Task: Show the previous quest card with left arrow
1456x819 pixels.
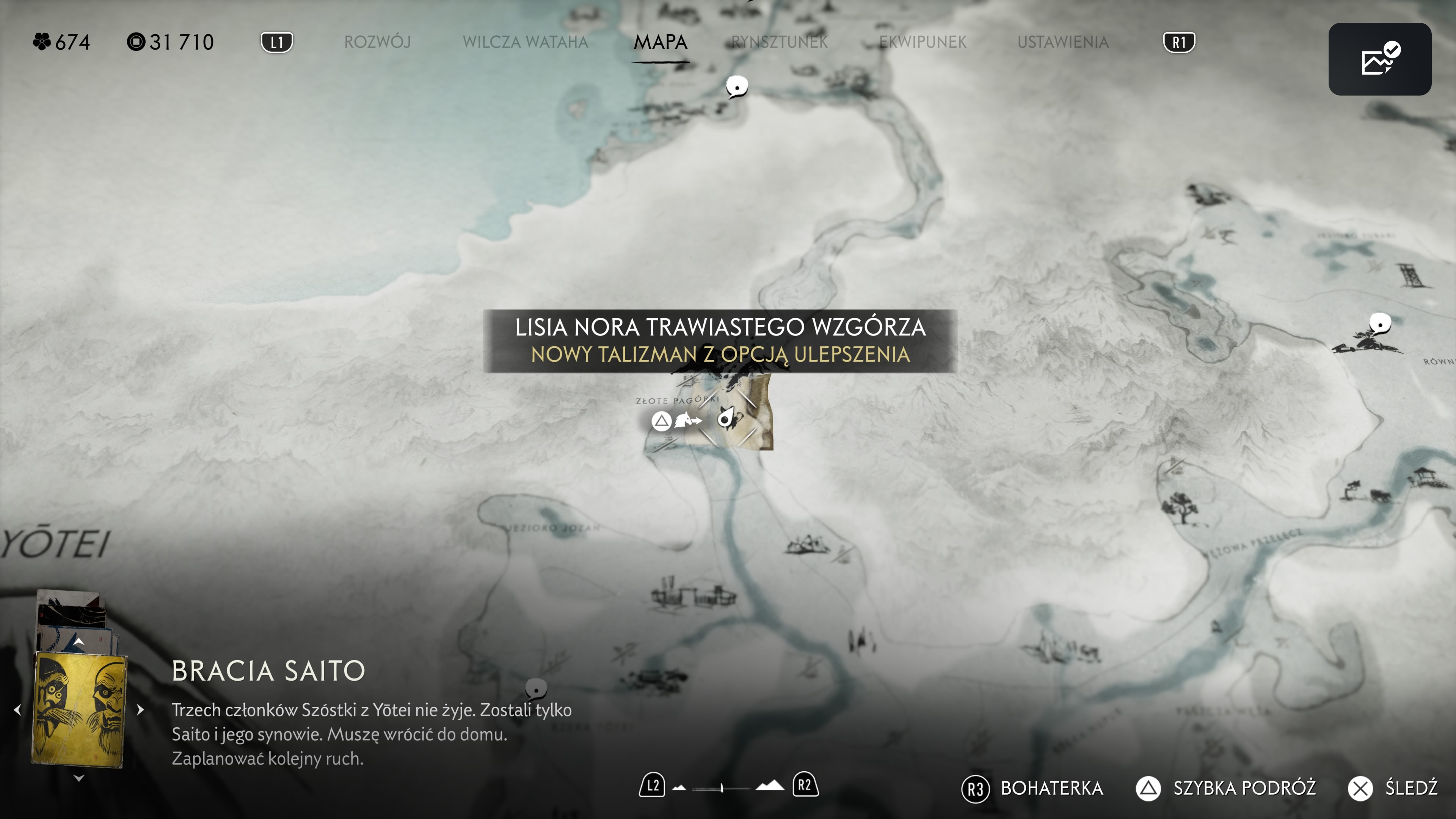Action: [x=17, y=709]
